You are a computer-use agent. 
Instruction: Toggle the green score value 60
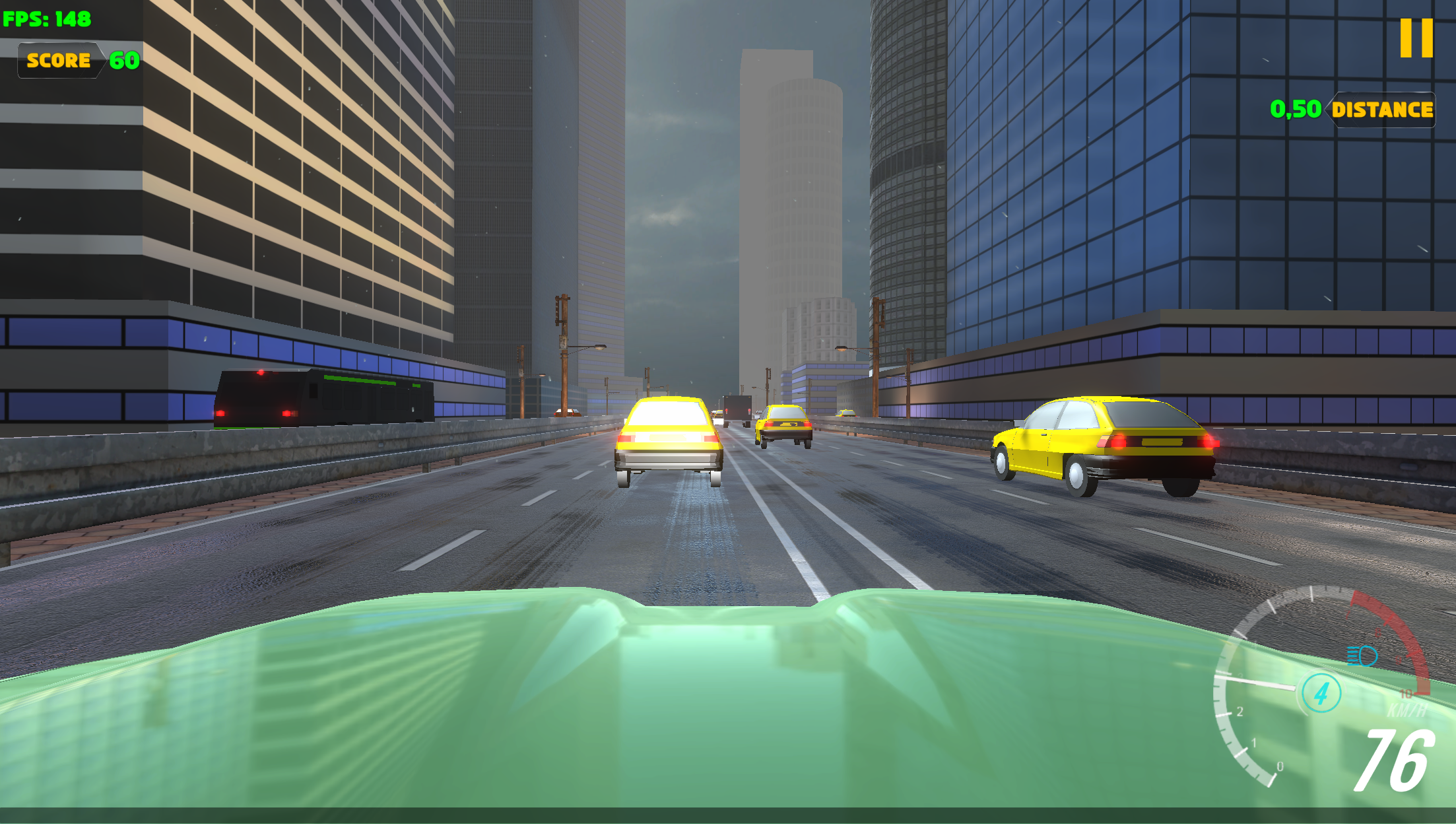[123, 61]
